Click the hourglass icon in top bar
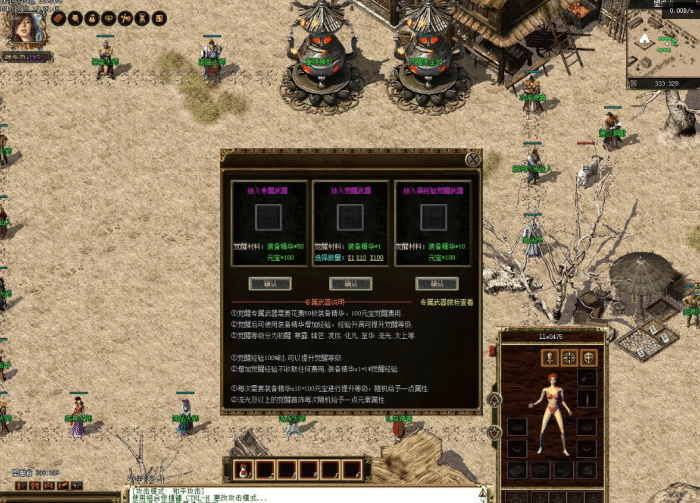This screenshot has height=503, width=700. coord(140,18)
